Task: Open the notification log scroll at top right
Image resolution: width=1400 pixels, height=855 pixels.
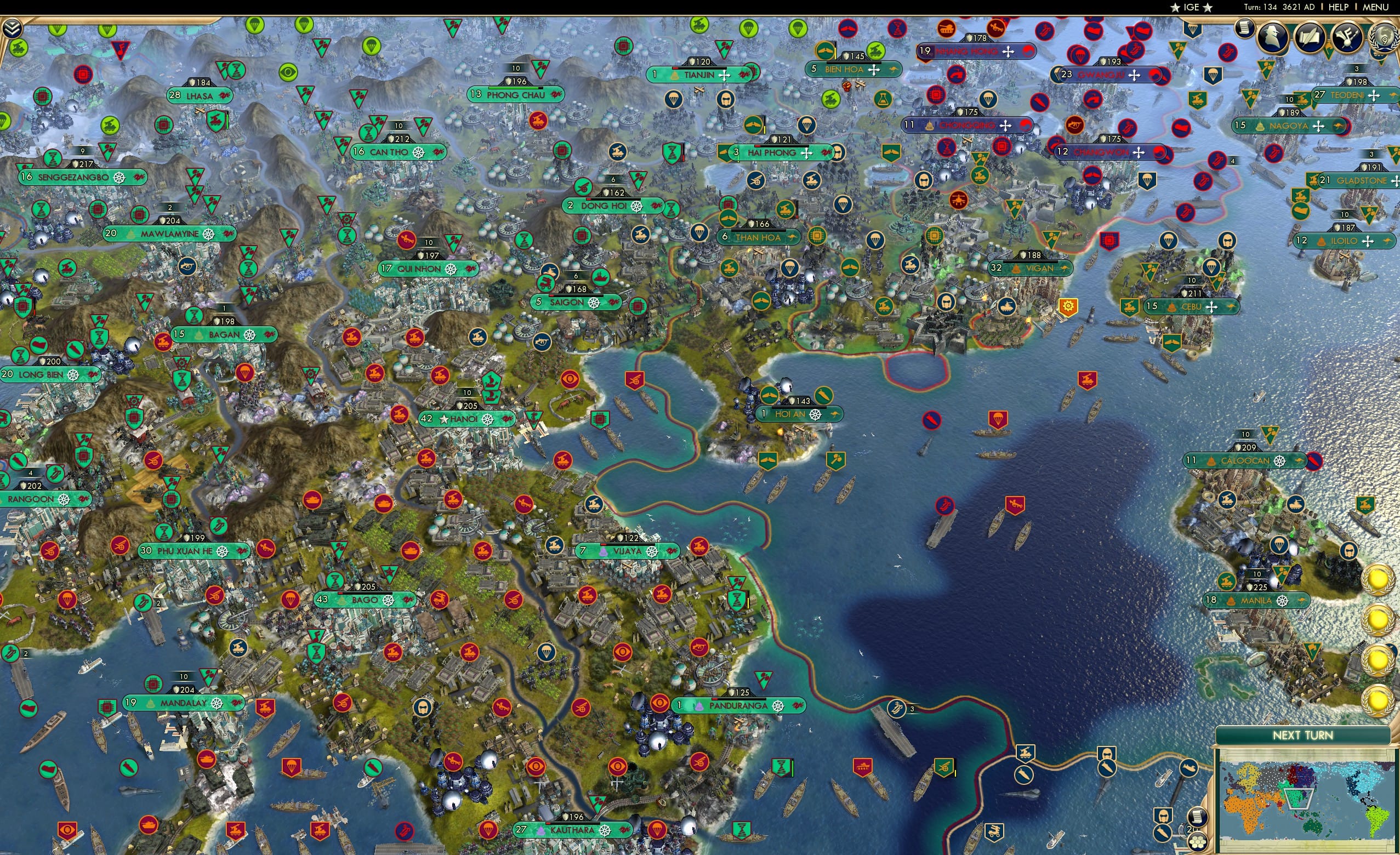Action: [x=1246, y=30]
